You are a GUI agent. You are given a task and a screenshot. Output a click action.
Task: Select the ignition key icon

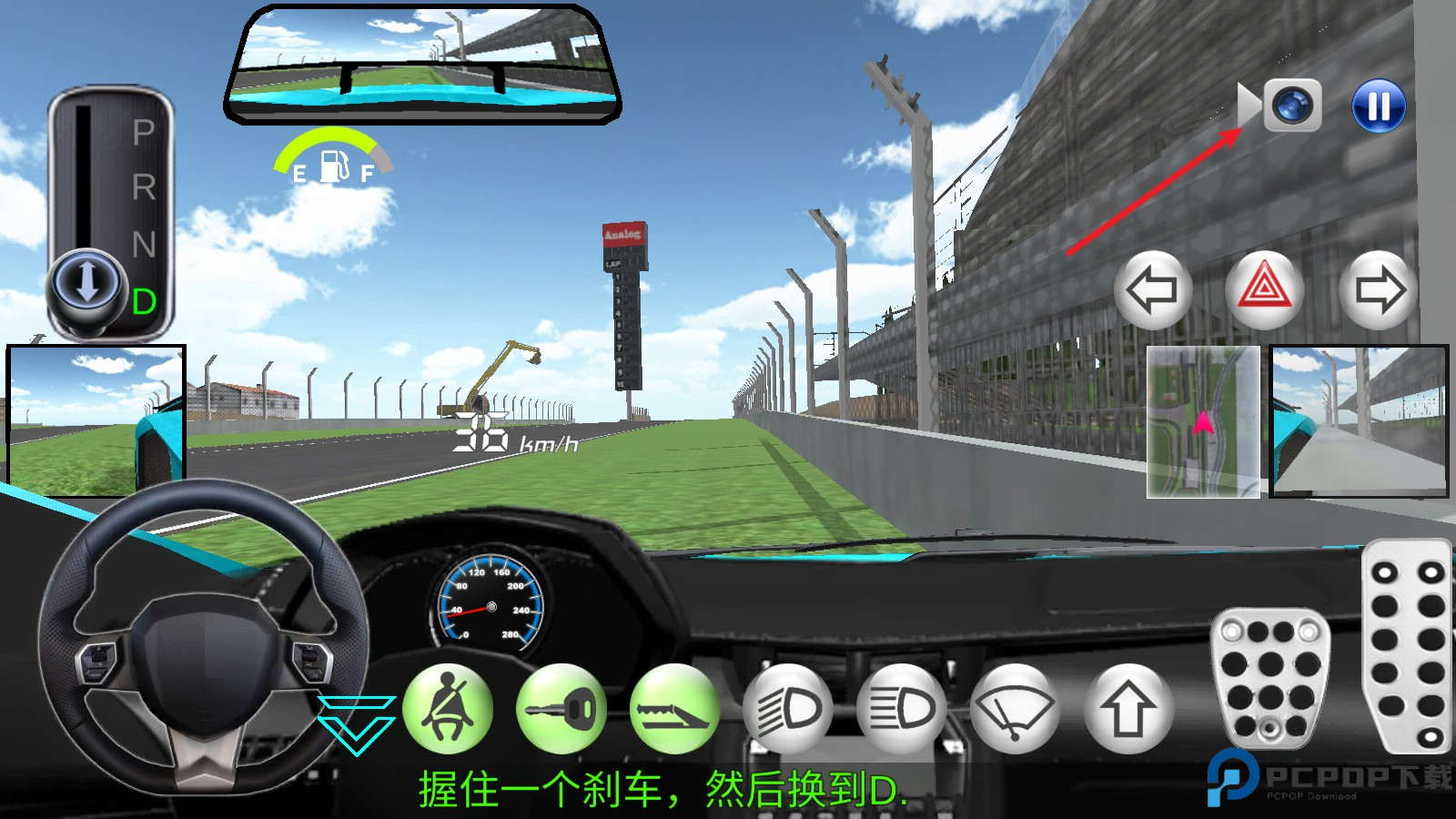point(562,712)
